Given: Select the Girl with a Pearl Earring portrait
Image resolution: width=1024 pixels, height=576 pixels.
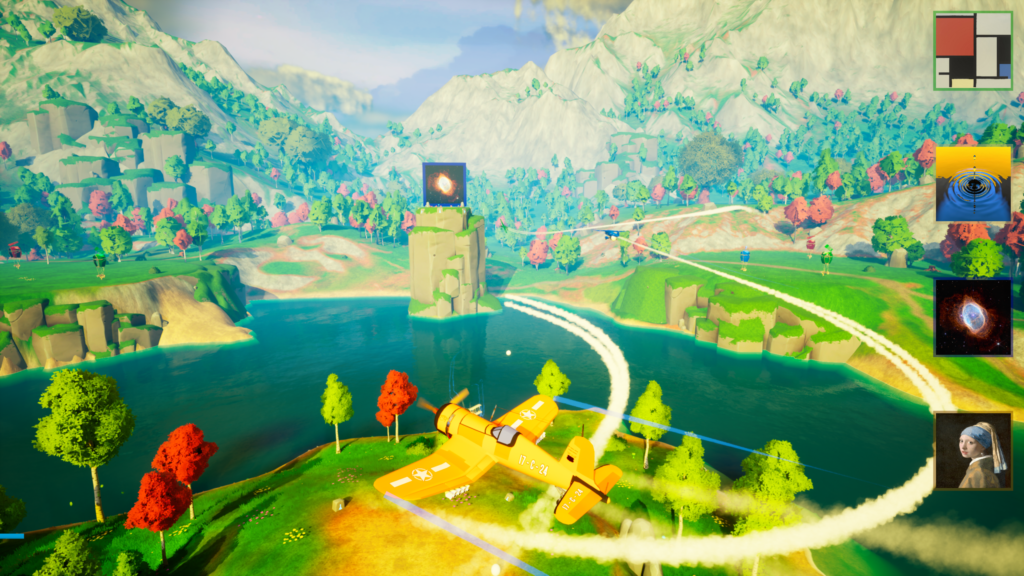Looking at the screenshot, I should (973, 451).
